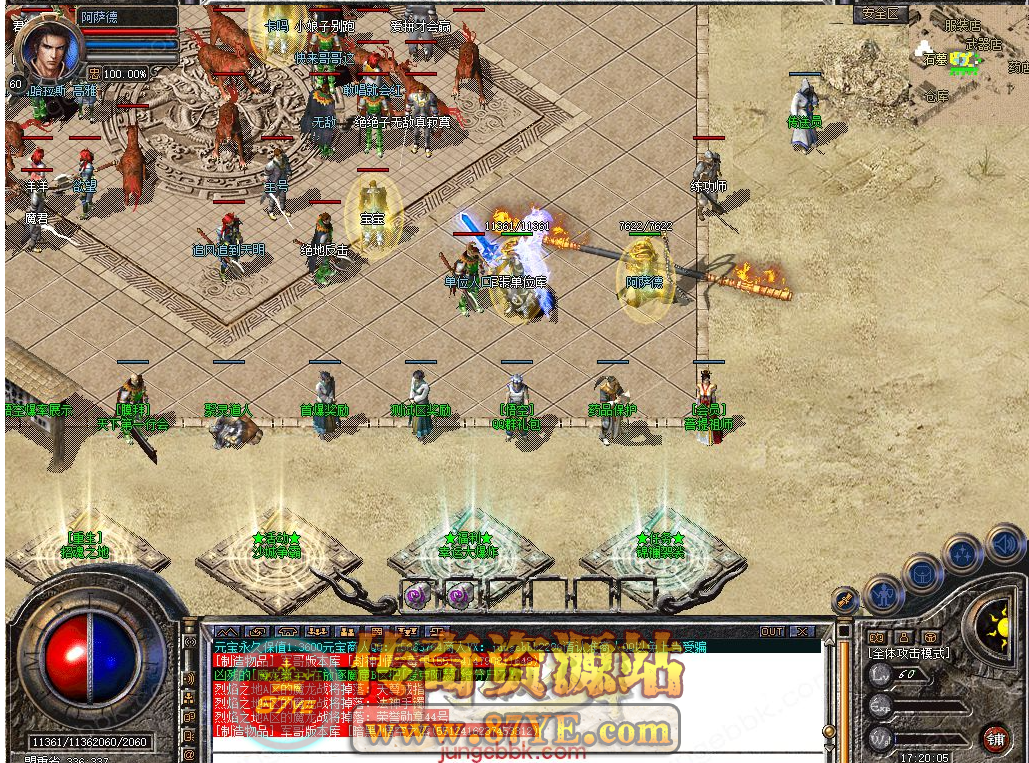
Task: Click the red 铺 shop button
Action: point(994,739)
